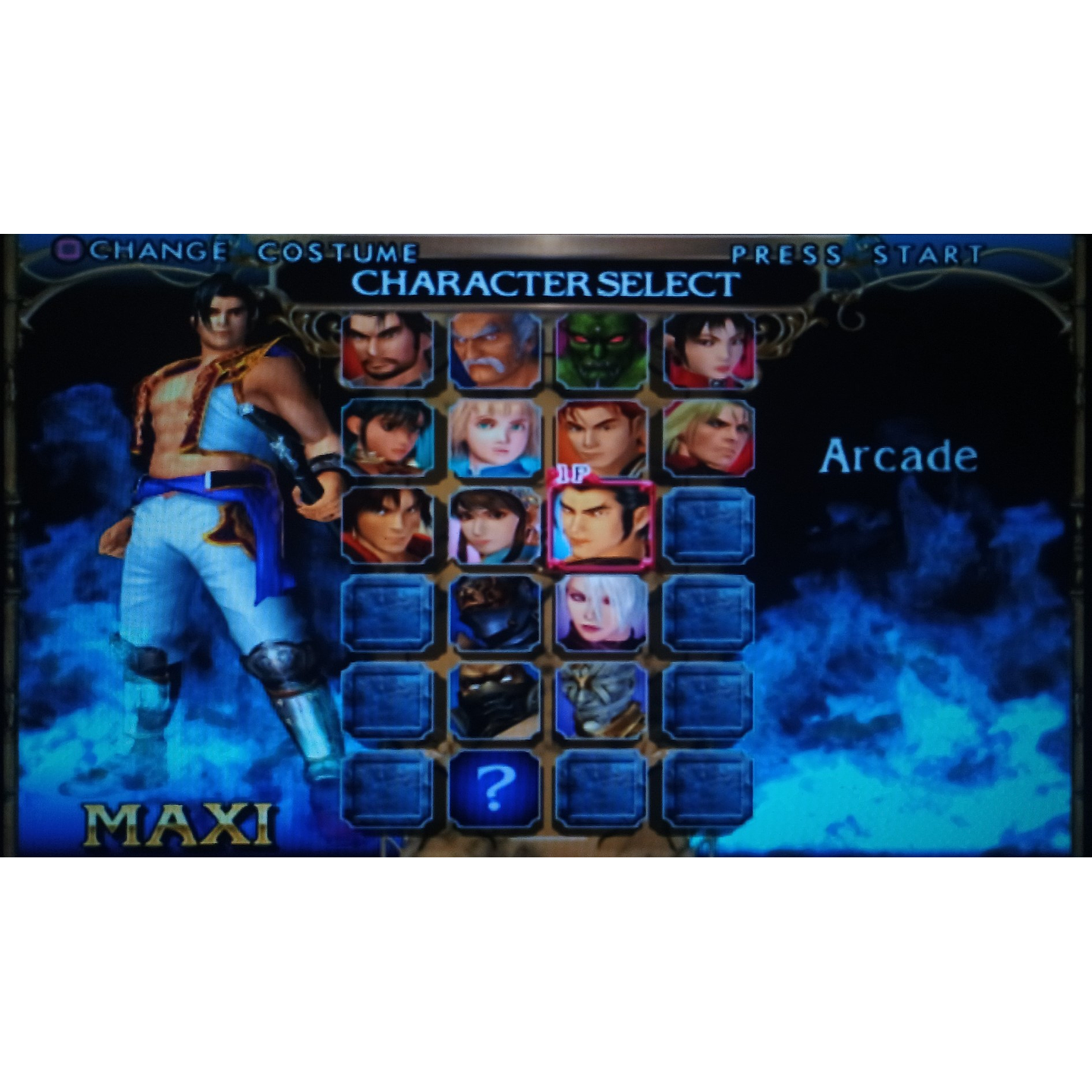Choose Xianghua's portrait beside Maxi
This screenshot has height=1092, width=1092.
[x=494, y=528]
